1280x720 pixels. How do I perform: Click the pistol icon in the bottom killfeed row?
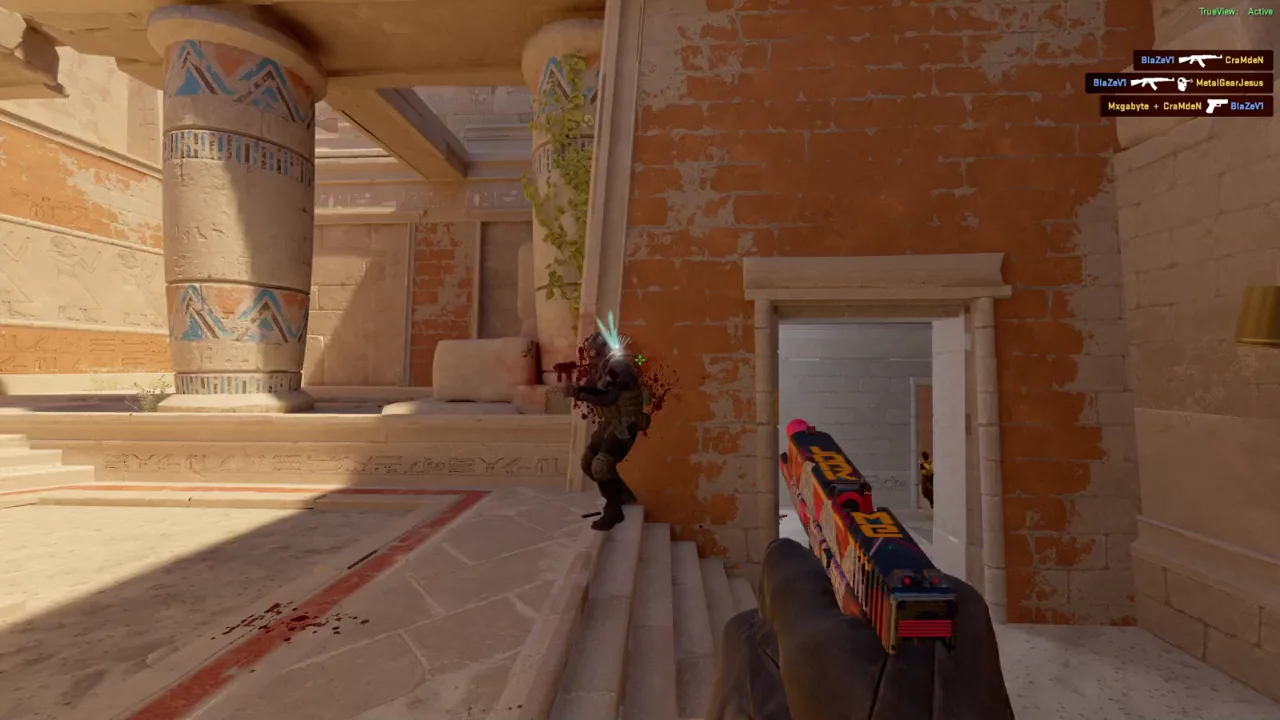1217,106
